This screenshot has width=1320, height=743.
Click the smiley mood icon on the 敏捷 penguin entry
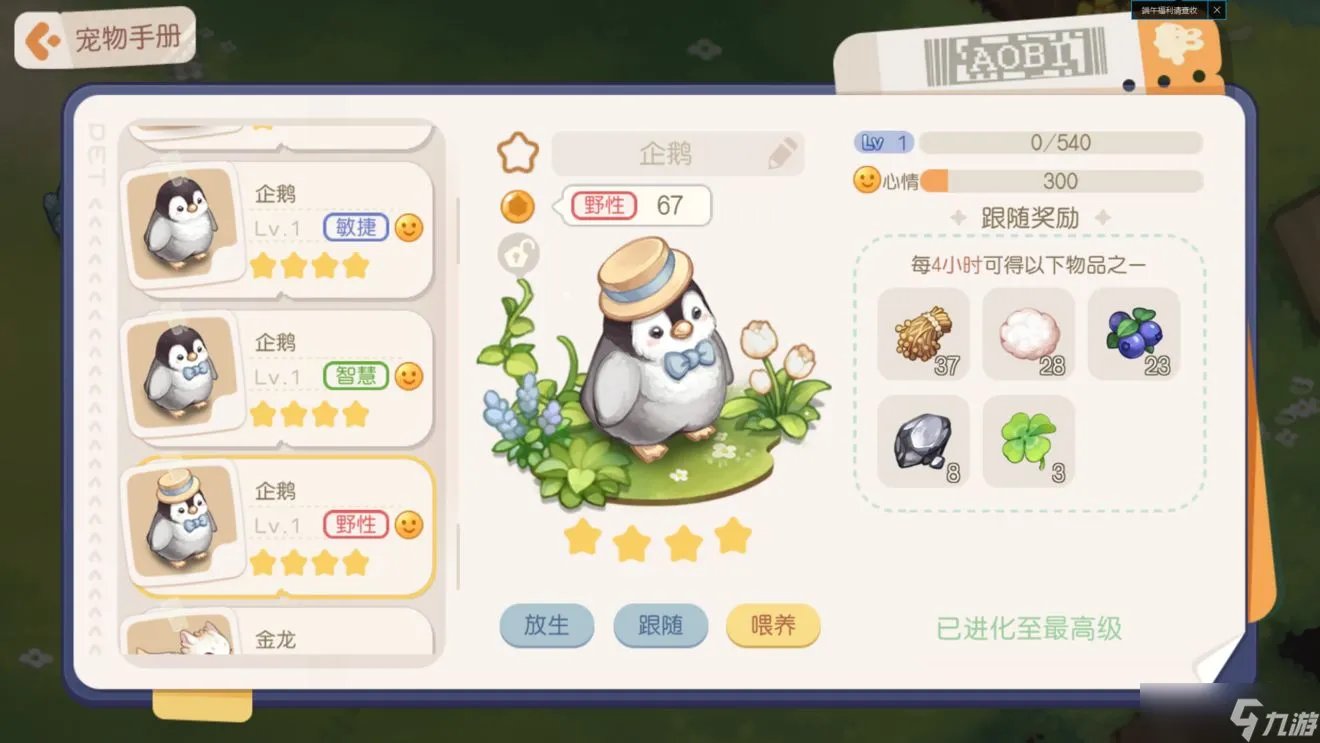click(409, 229)
